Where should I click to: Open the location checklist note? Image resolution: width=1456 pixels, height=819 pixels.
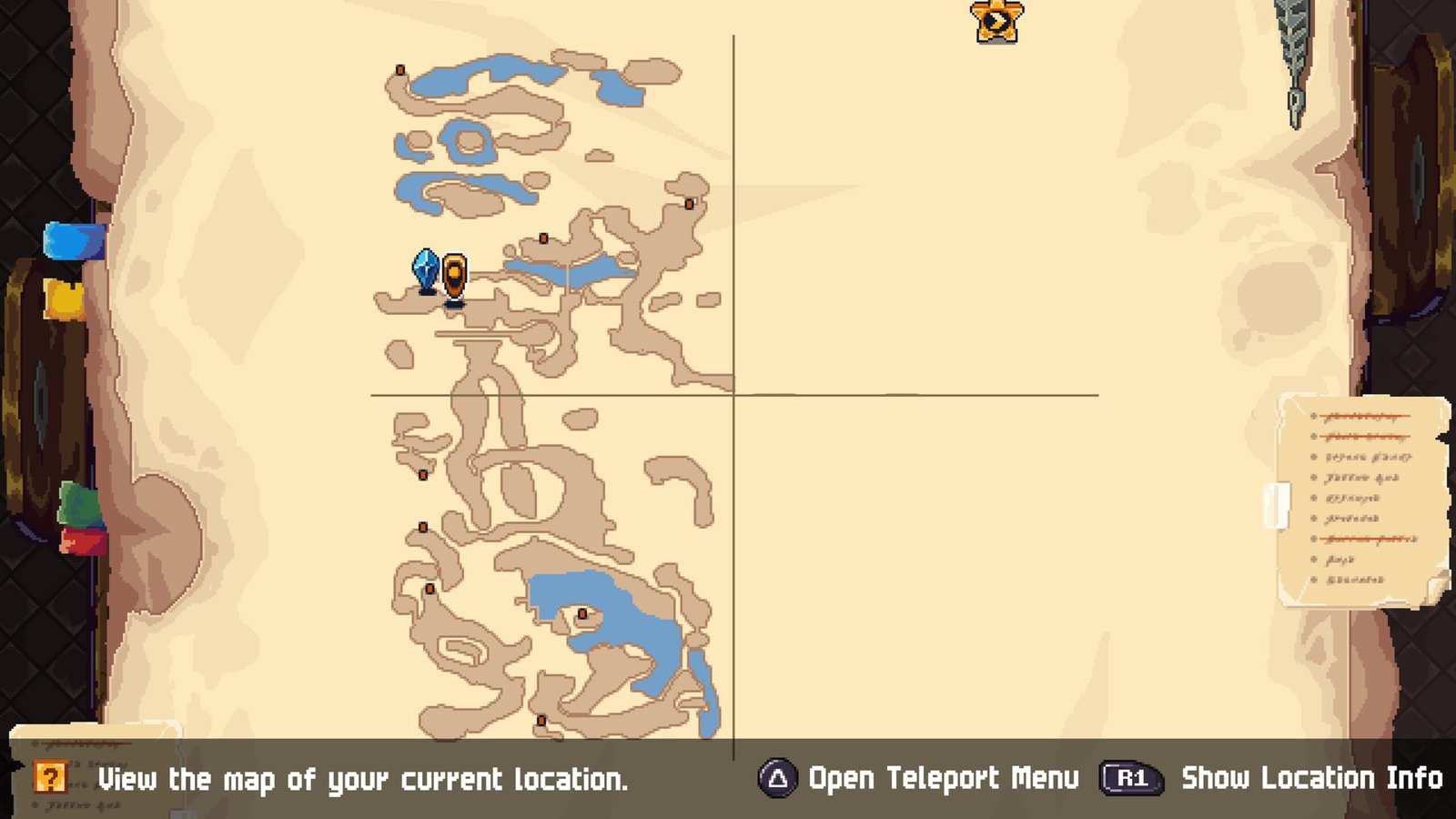[x=1361, y=499]
